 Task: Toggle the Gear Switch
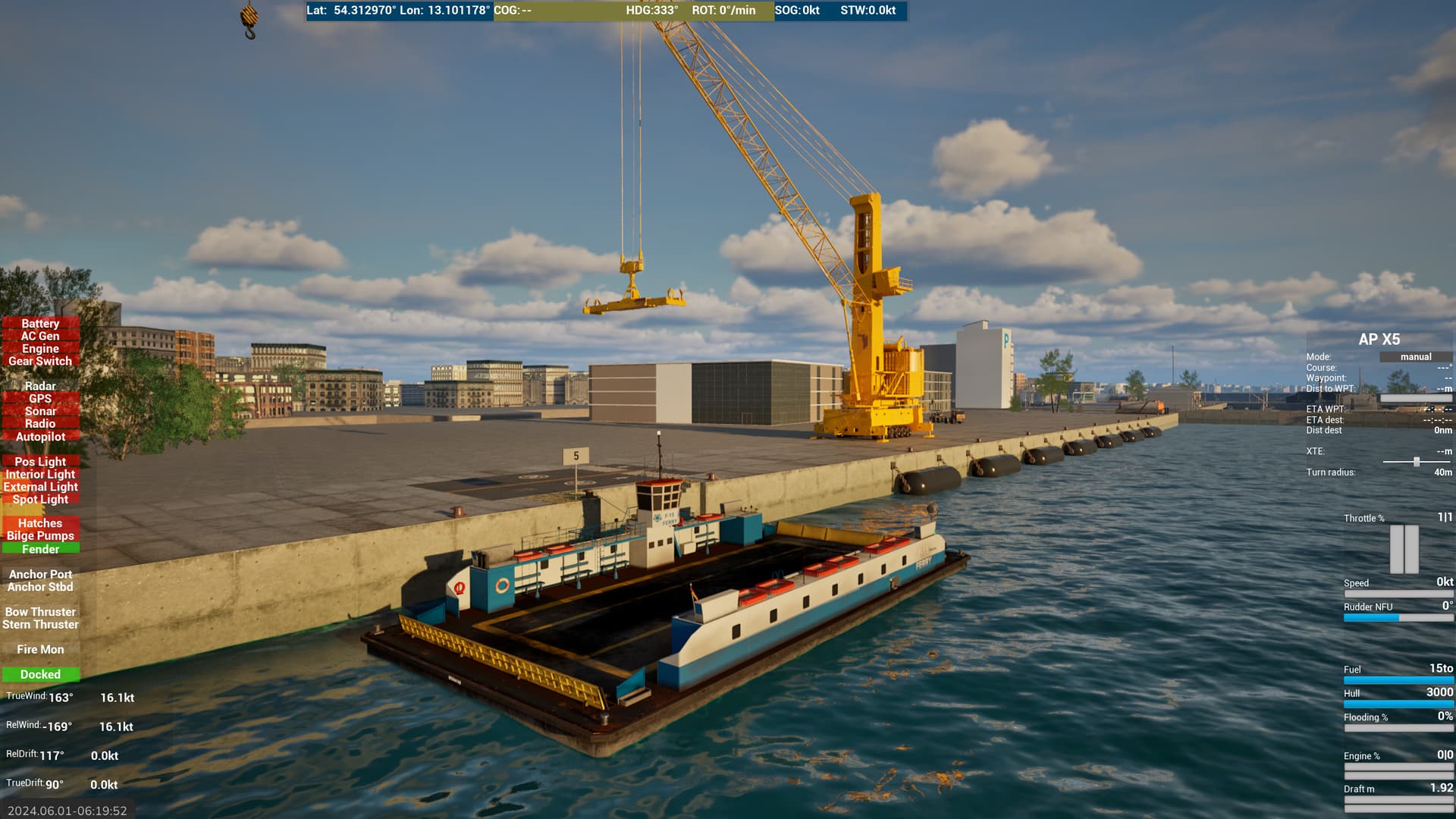pos(40,362)
